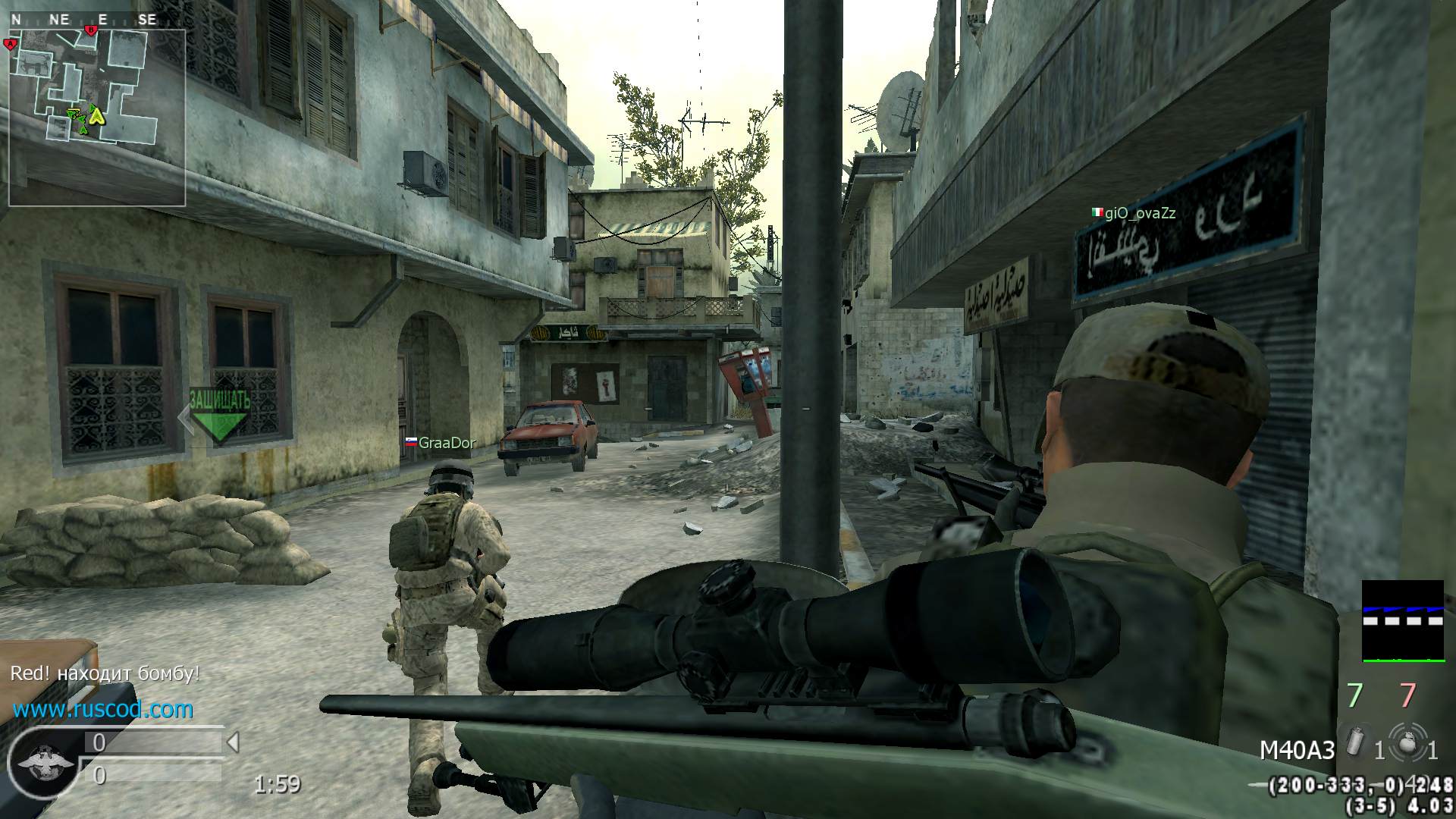Click bomb site A marker on minimap

tap(11, 44)
